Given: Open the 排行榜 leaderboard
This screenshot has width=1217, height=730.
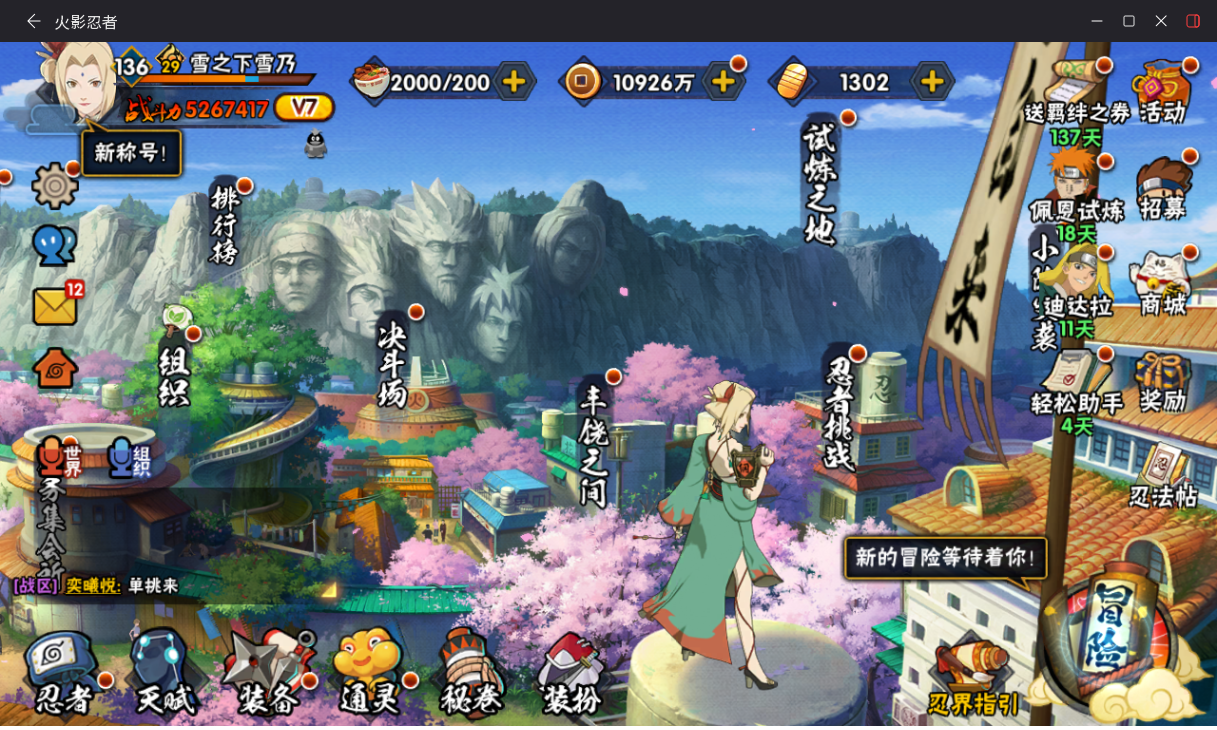Looking at the screenshot, I should (x=225, y=225).
